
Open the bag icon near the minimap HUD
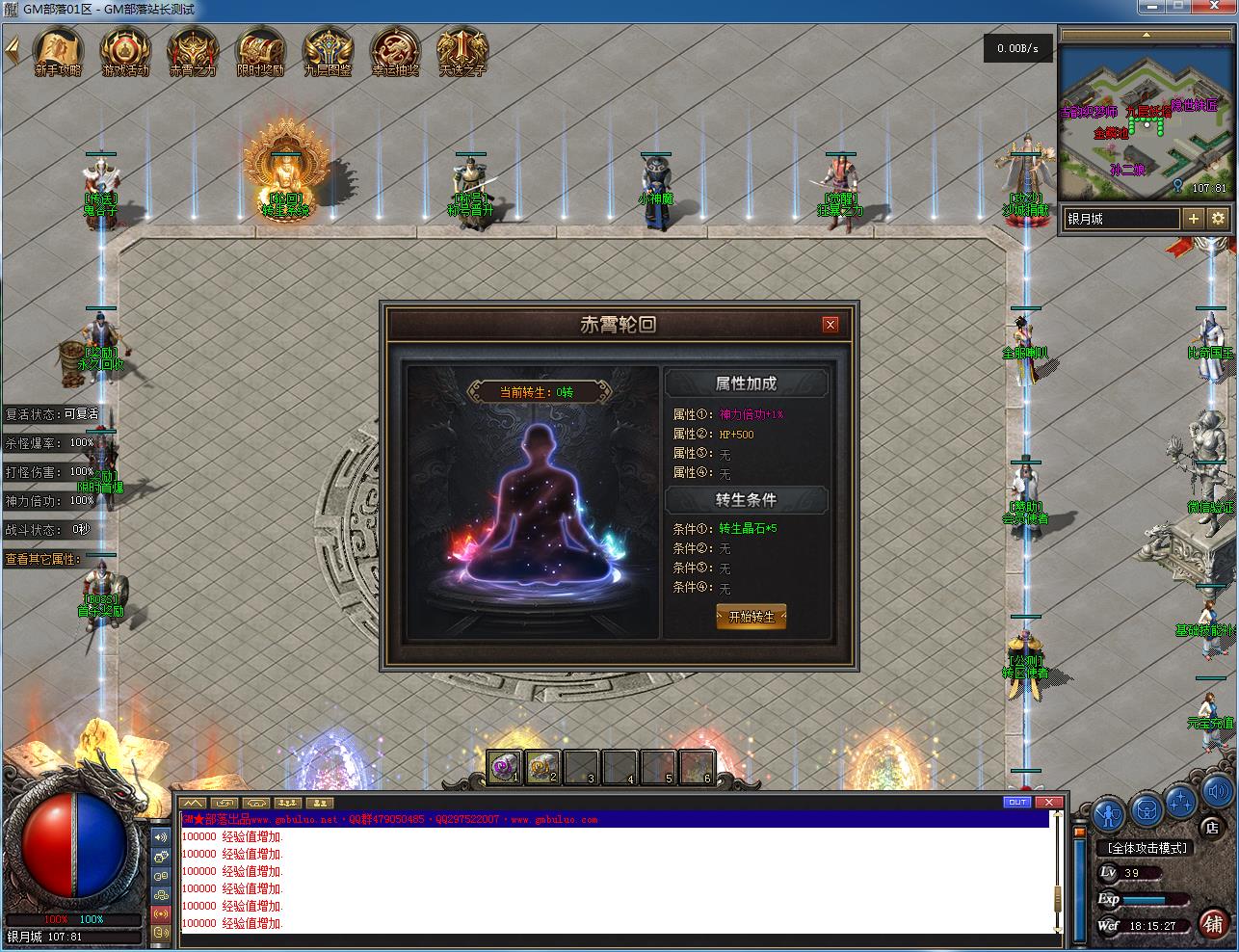click(x=1147, y=809)
